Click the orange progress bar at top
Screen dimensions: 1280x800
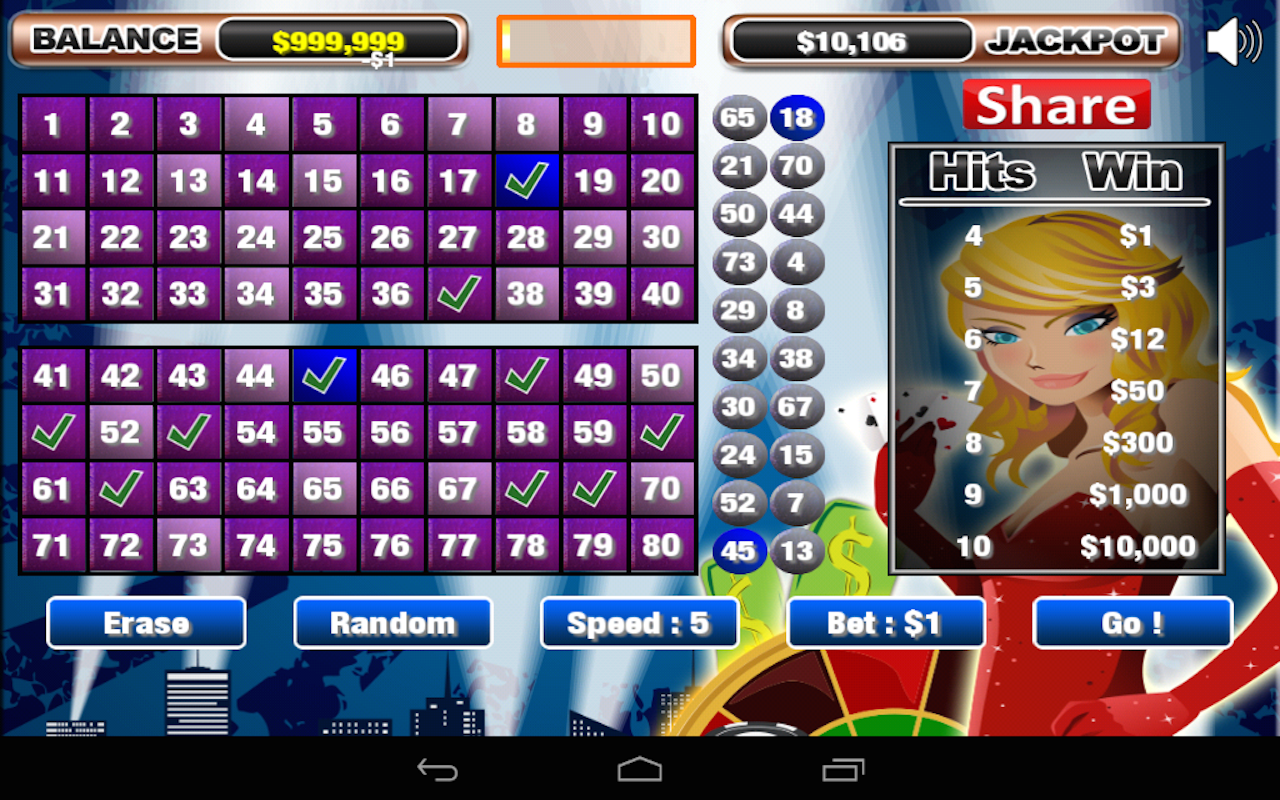[x=595, y=40]
